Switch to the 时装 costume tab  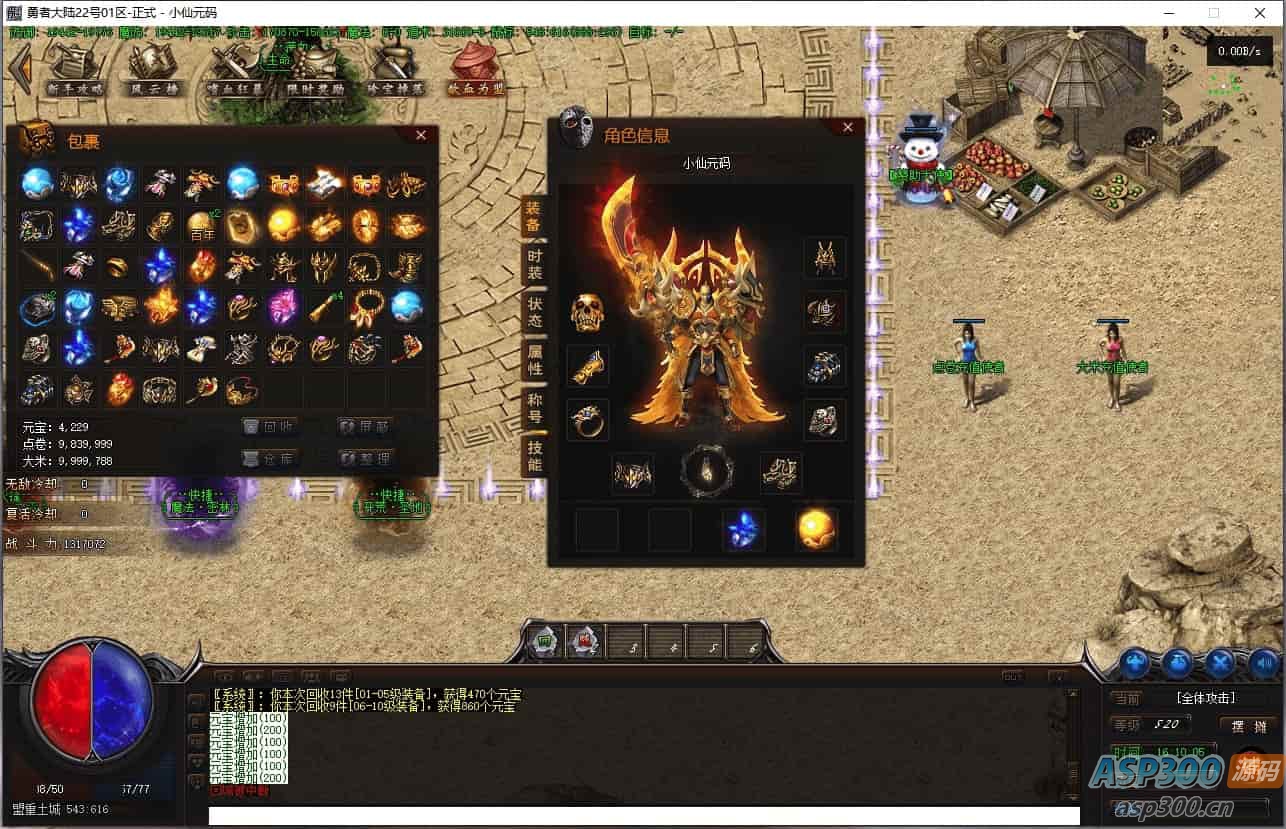tap(535, 264)
